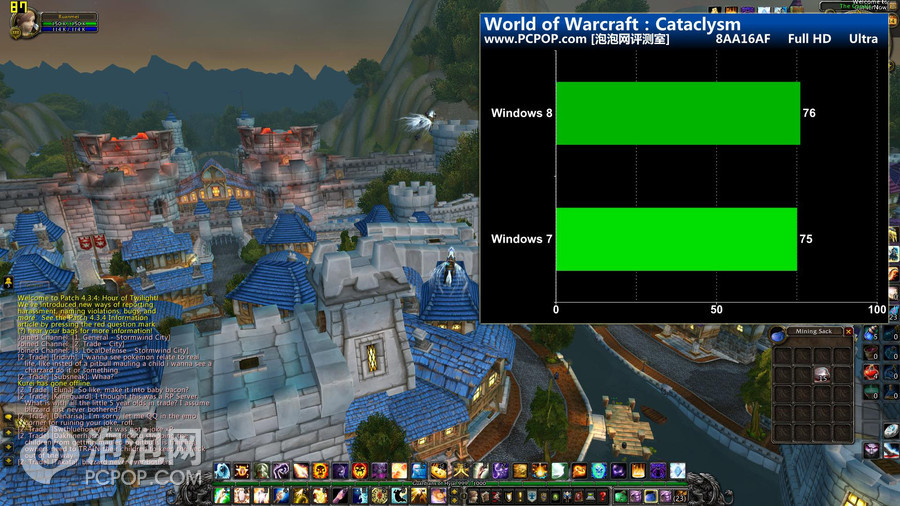Click the Mining Sack bag portrait icon

[x=778, y=335]
